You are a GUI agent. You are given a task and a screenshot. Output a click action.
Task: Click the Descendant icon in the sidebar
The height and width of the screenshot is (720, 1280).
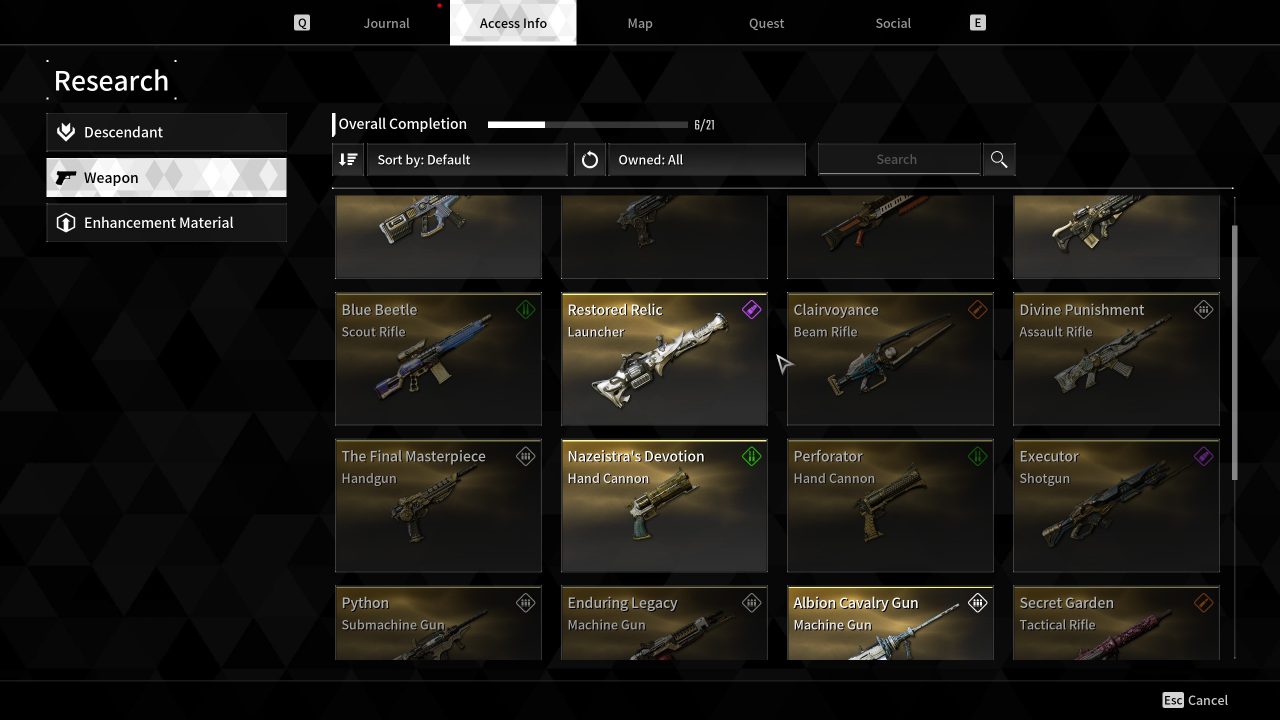point(66,131)
